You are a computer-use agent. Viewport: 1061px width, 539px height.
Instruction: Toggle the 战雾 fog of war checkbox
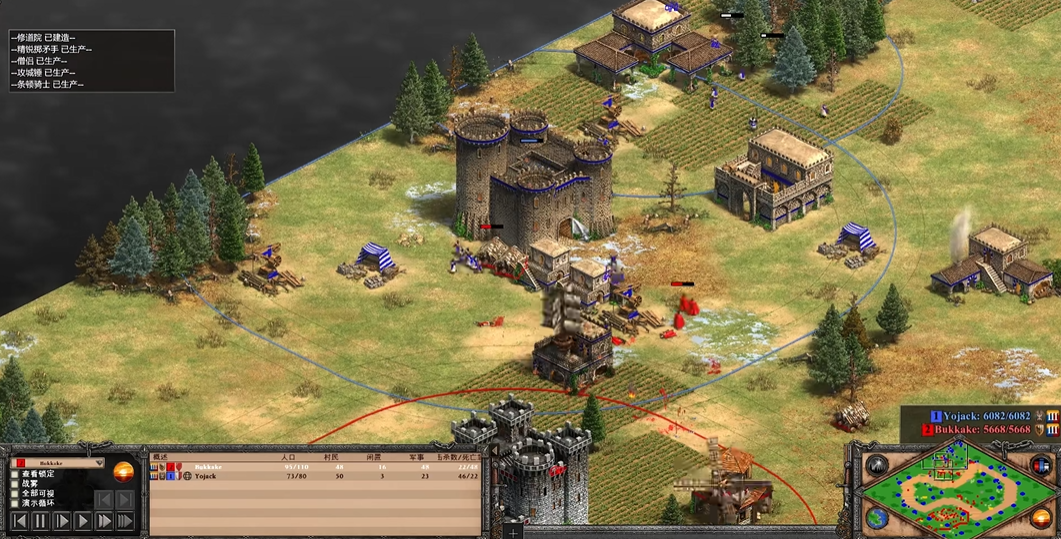(x=15, y=484)
